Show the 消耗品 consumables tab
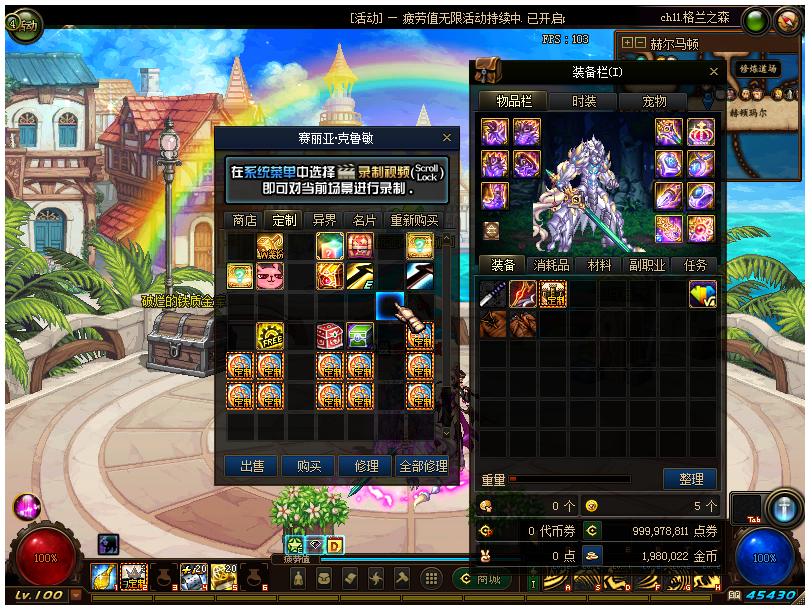This screenshot has height=606, width=805. pyautogui.click(x=550, y=265)
